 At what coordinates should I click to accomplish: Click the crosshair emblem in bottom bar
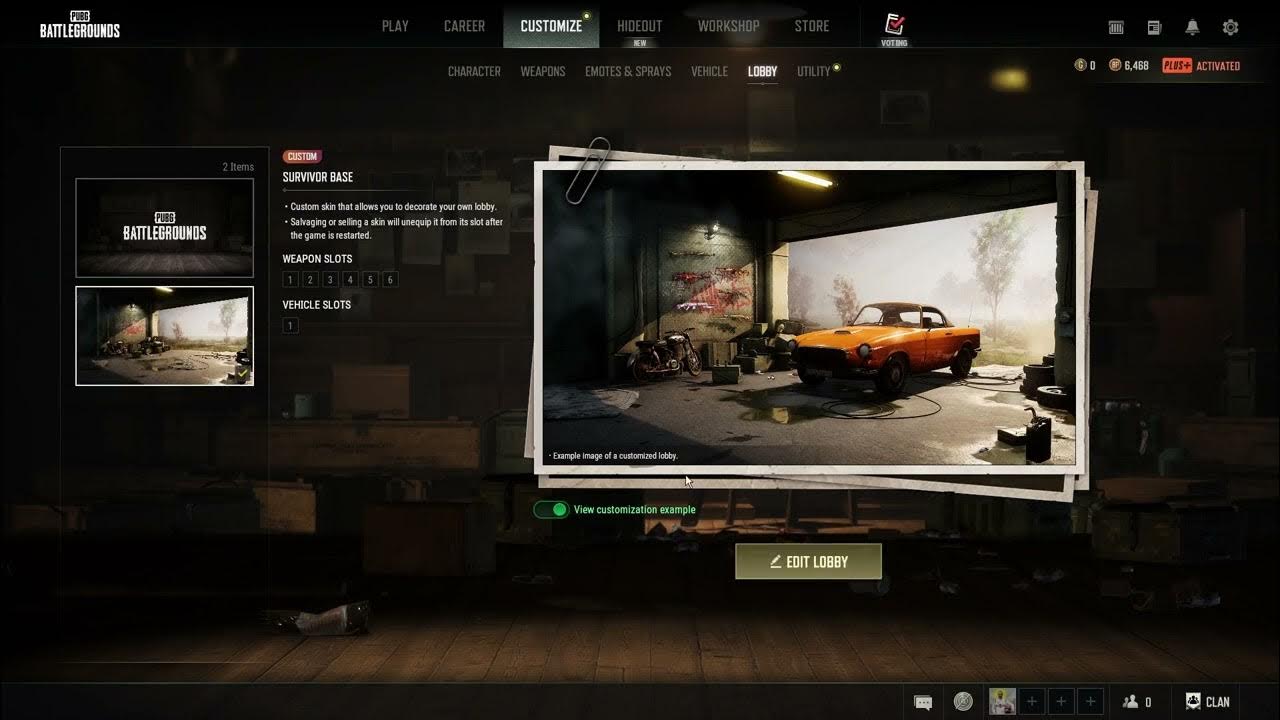(961, 701)
